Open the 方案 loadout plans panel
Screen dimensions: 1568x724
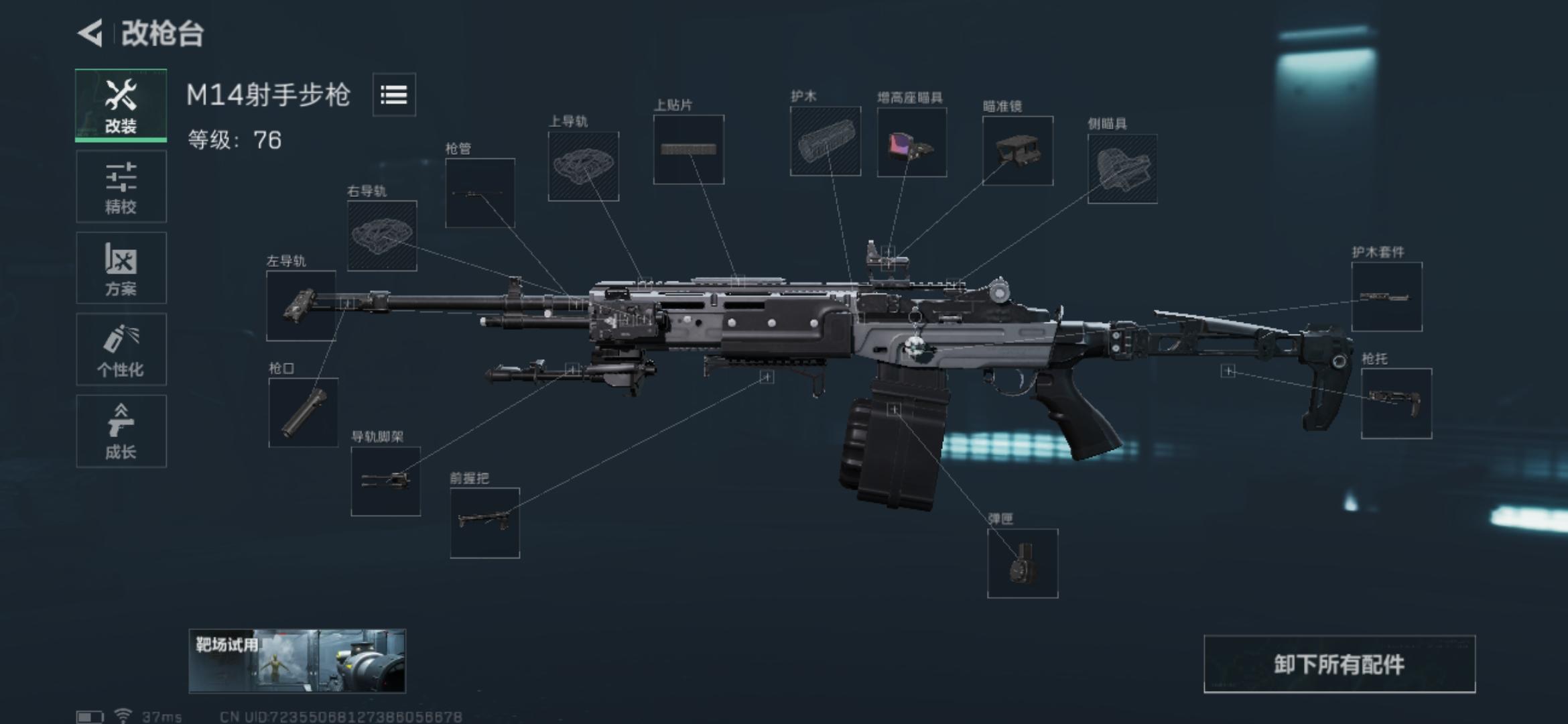tap(121, 267)
